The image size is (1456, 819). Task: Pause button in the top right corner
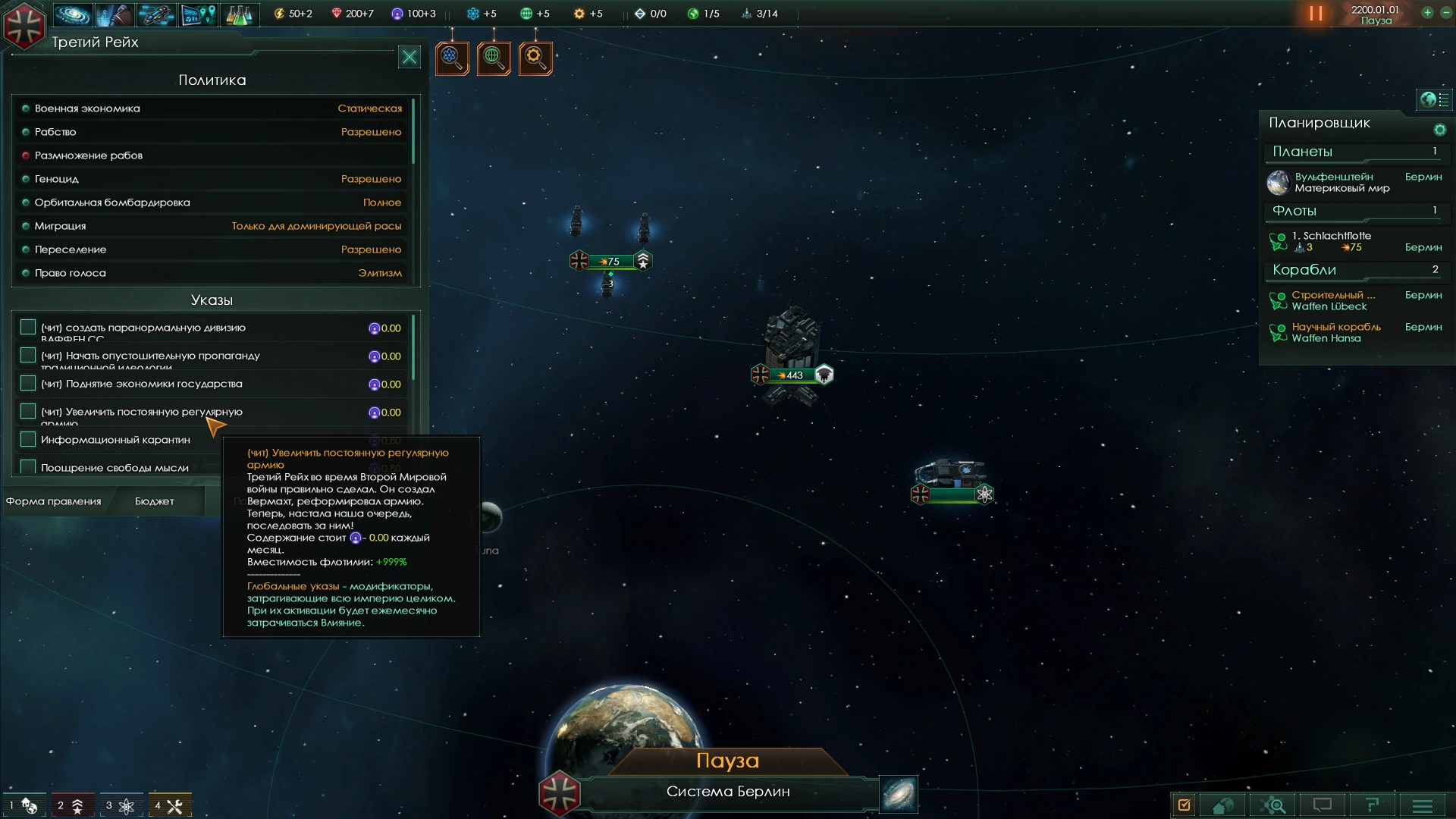[1317, 12]
